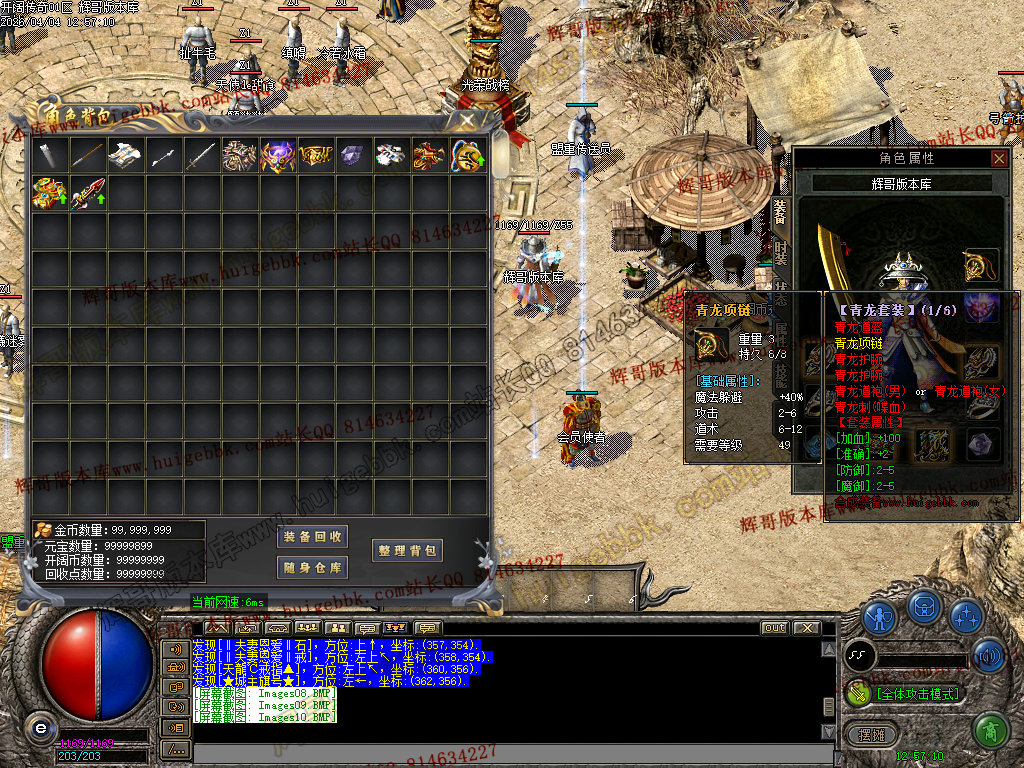
Task: Choose the long sword in the bag
Action: pyautogui.click(x=201, y=155)
